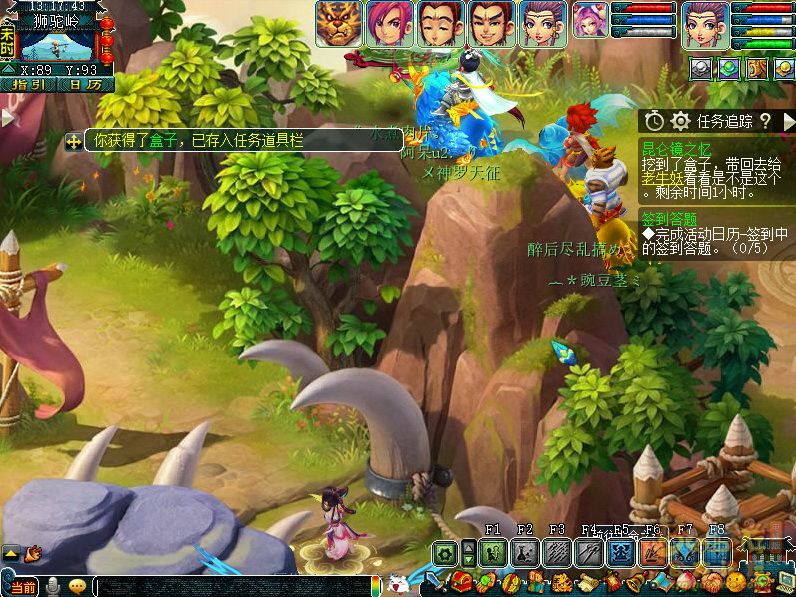Click the 狮驼岭 minimap thumbnail
This screenshot has width=796, height=597.
click(57, 46)
